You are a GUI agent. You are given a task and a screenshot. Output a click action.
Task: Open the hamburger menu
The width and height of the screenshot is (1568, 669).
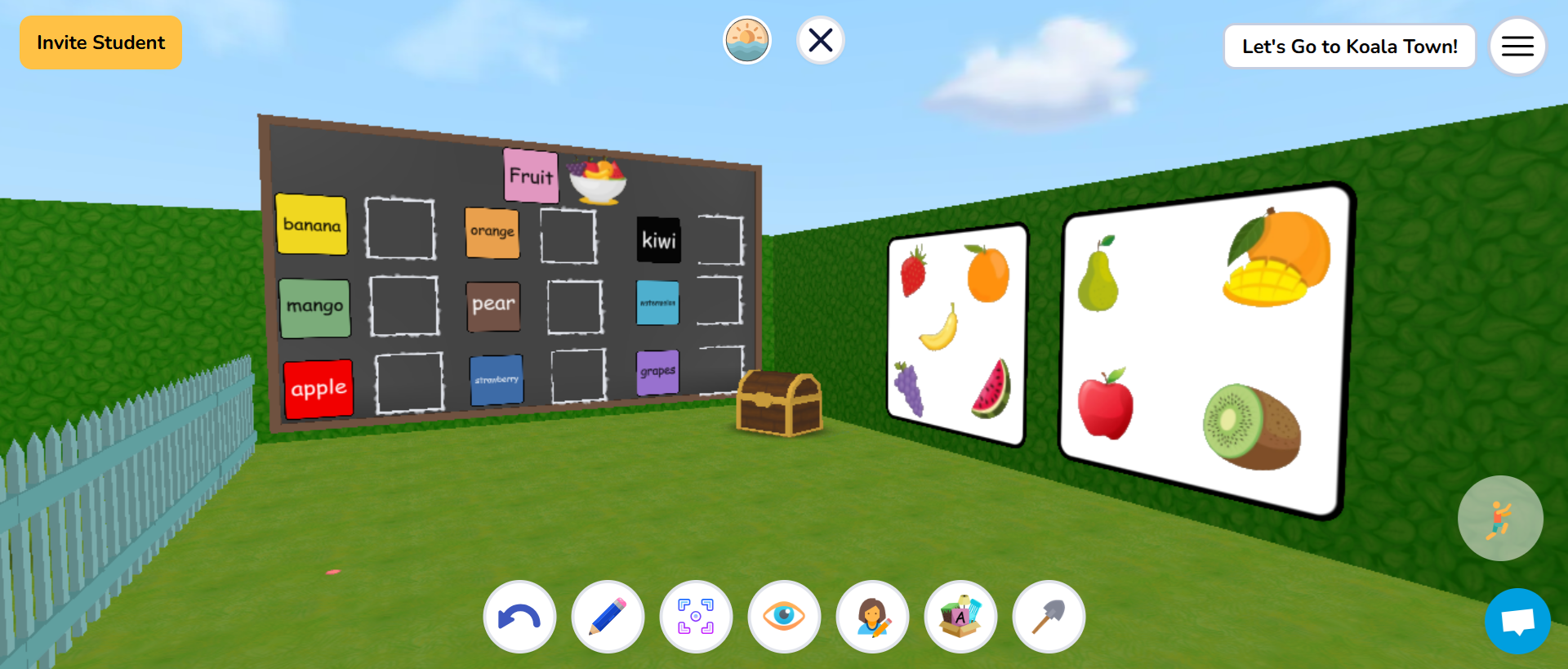[1517, 46]
